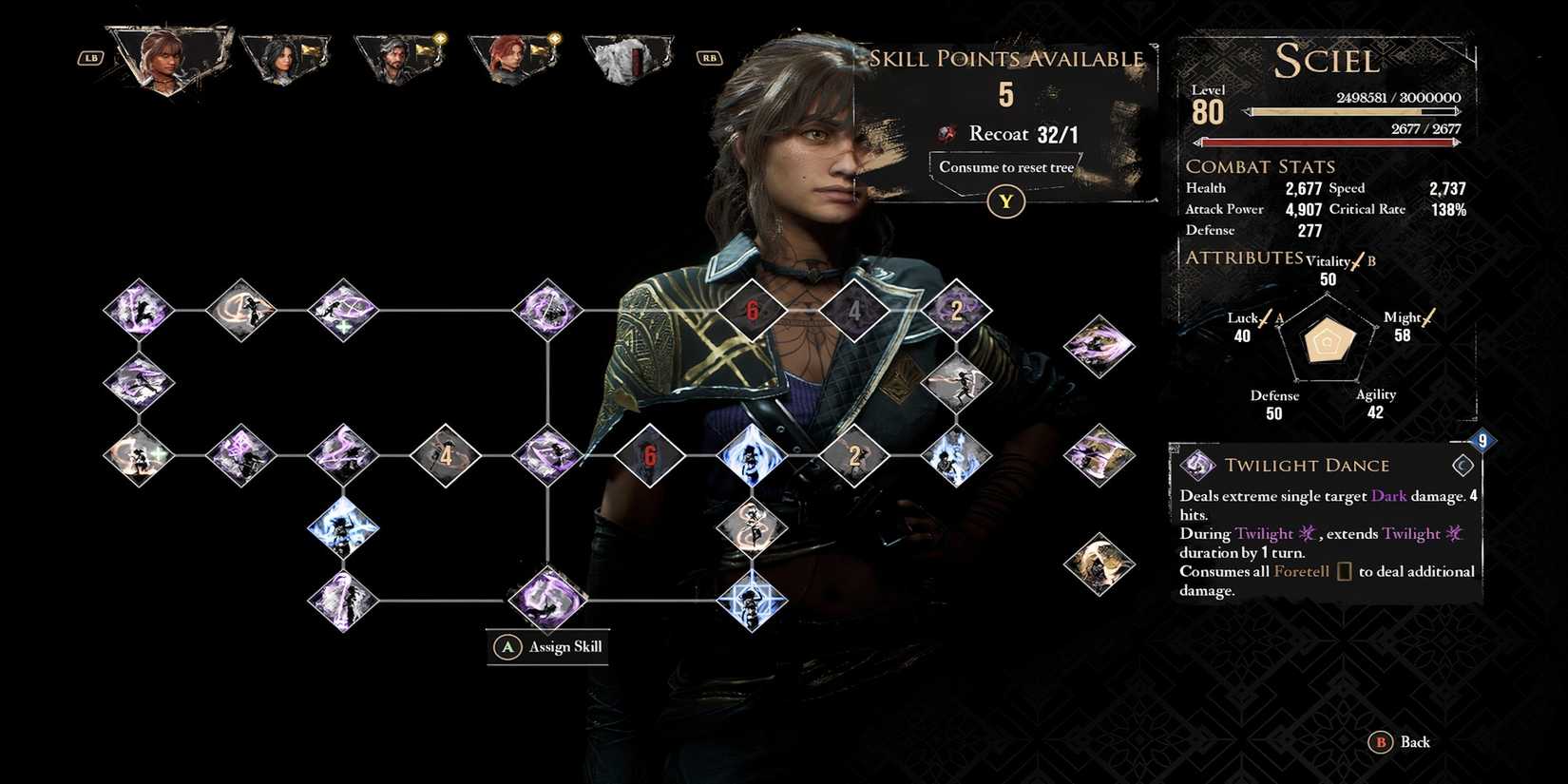Click Sciel's experience progress bar
Viewport: 1568px width, 784px height.
click(x=1349, y=109)
